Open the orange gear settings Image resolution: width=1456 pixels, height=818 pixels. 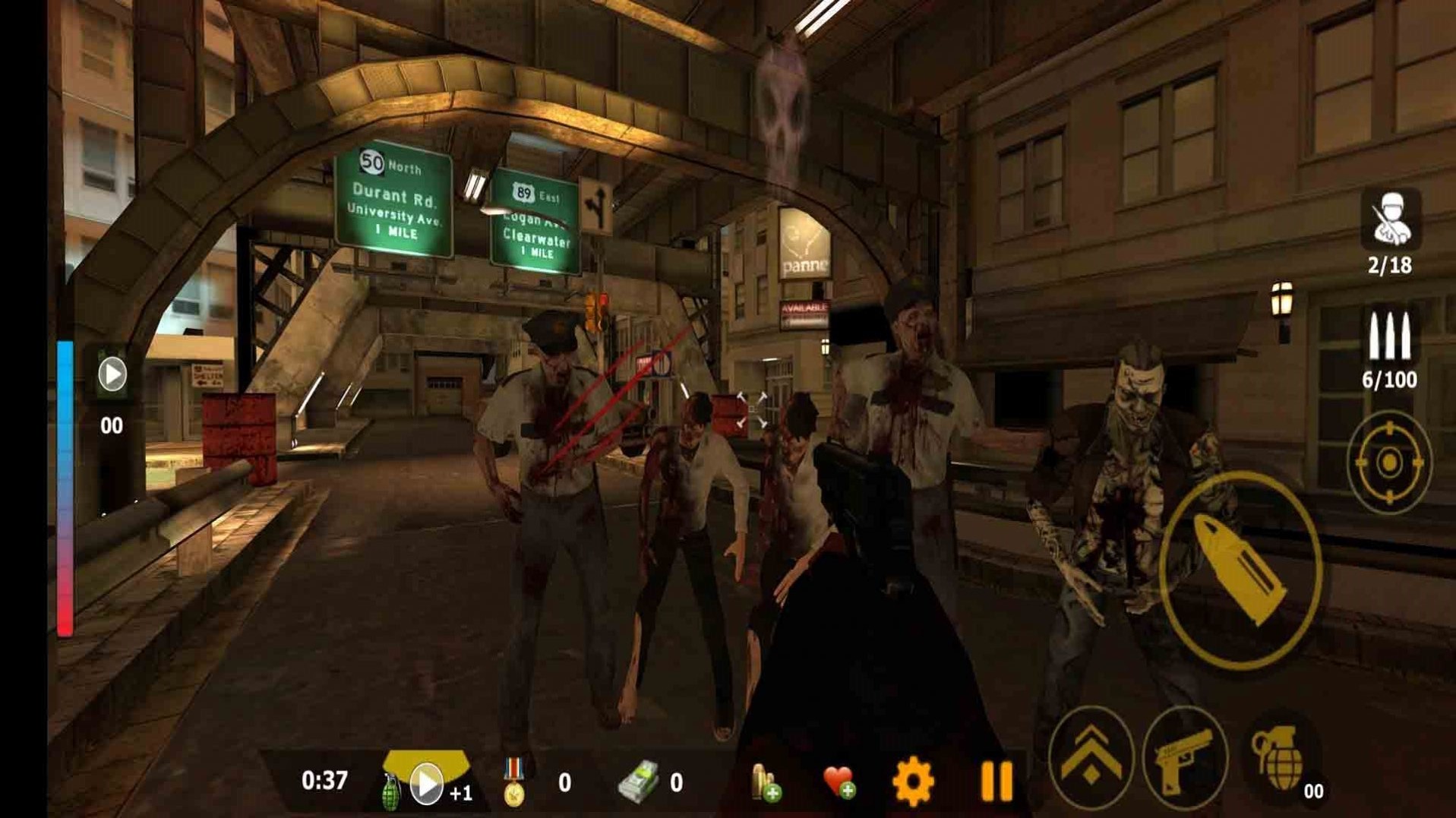[x=913, y=782]
